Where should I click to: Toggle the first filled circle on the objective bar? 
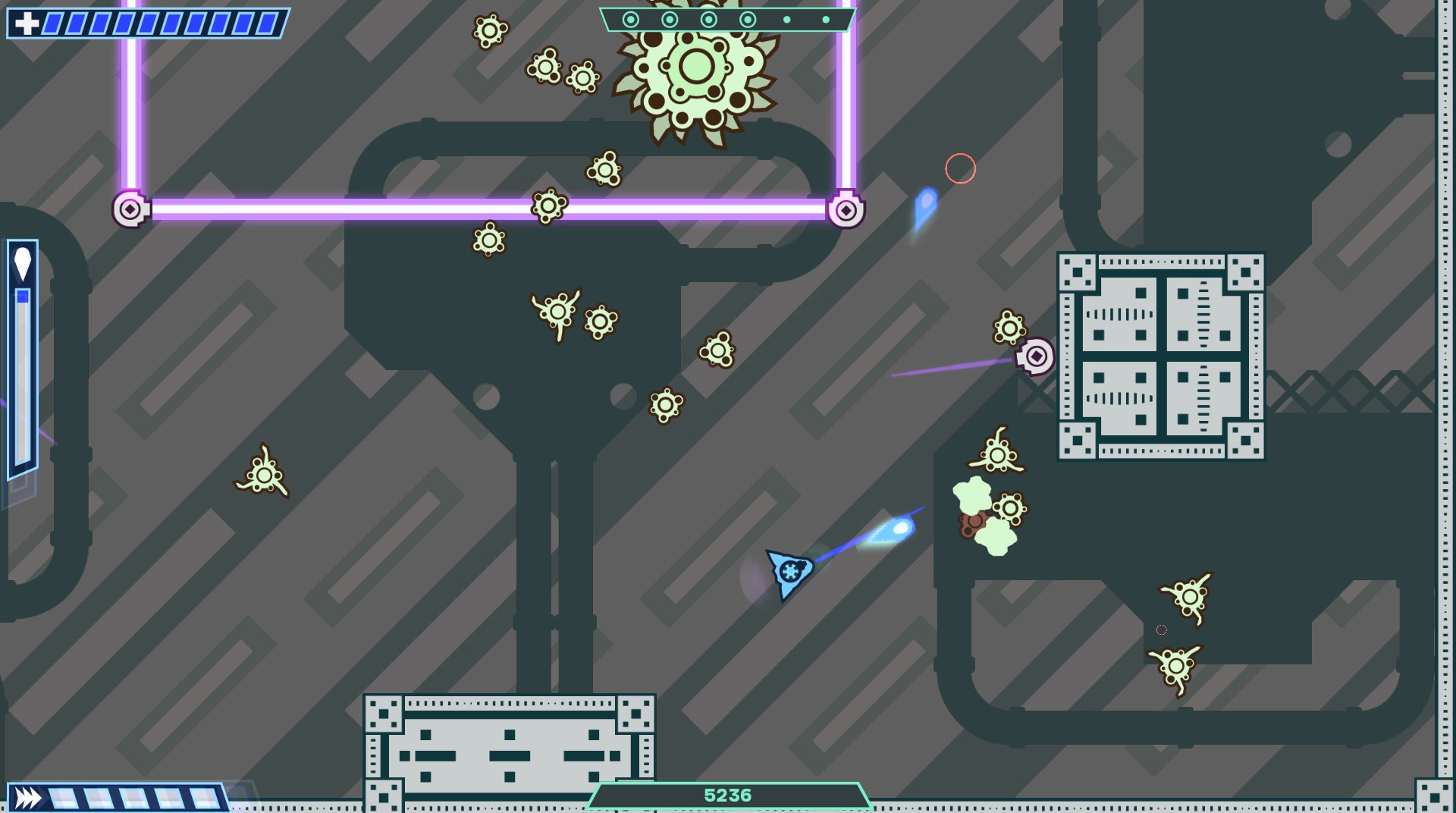click(x=631, y=19)
